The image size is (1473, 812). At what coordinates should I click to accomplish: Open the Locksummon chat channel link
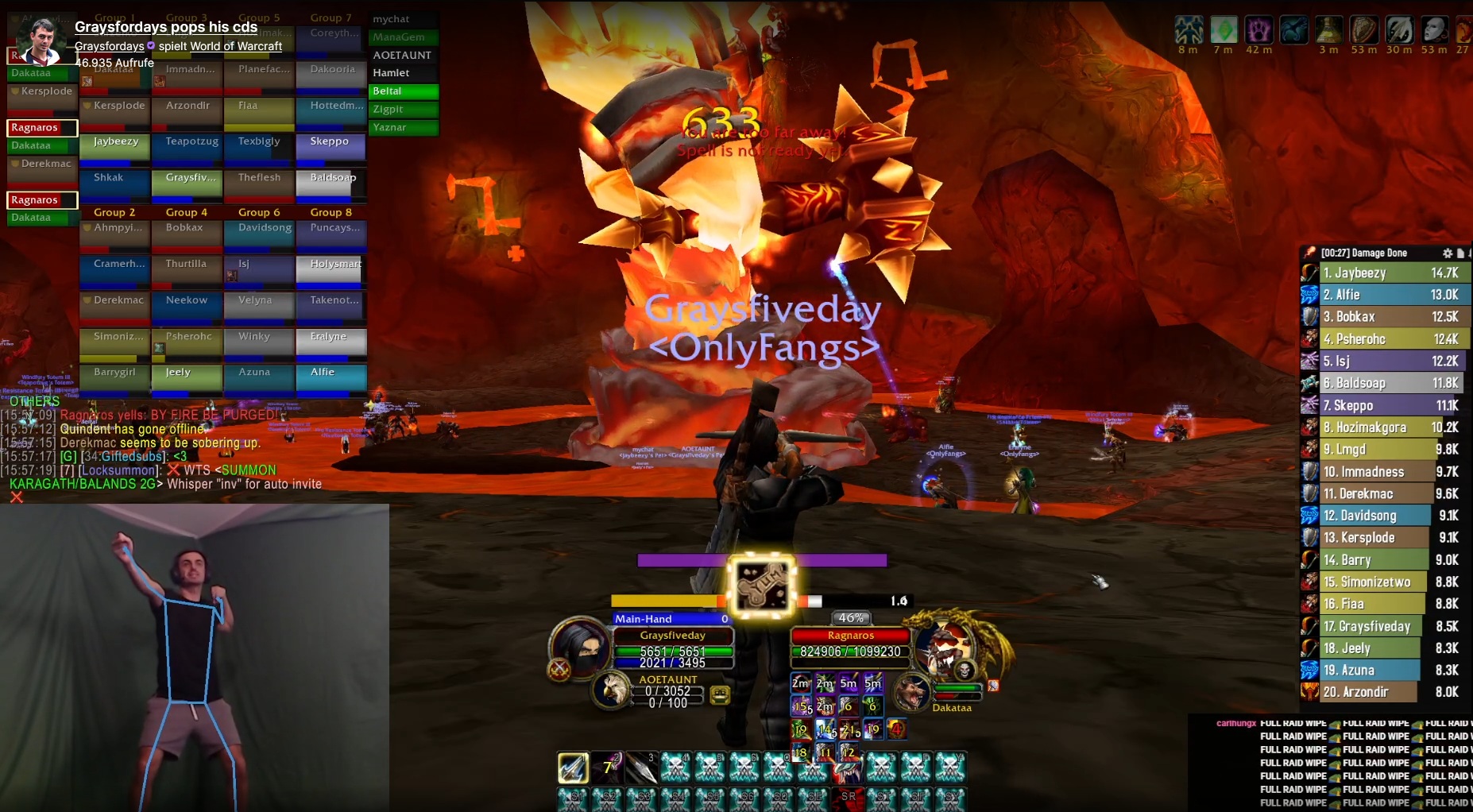tap(121, 470)
